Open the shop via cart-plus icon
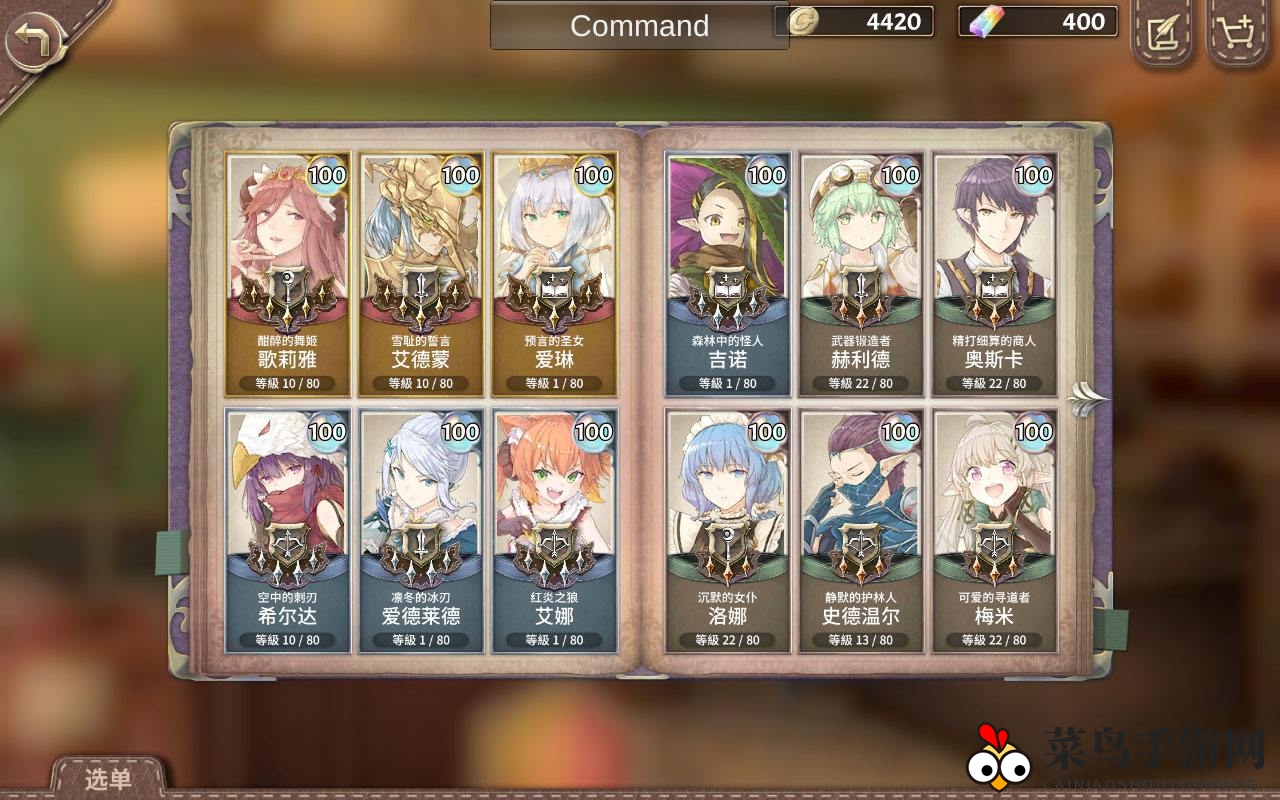The width and height of the screenshot is (1280, 800). (x=1236, y=34)
